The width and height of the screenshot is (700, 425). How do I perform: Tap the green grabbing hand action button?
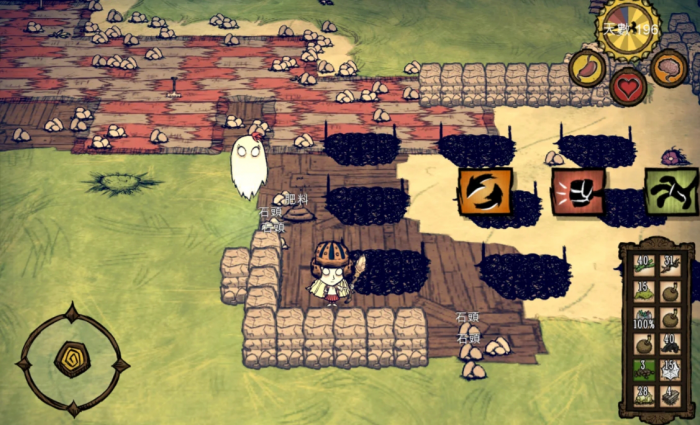pyautogui.click(x=670, y=191)
